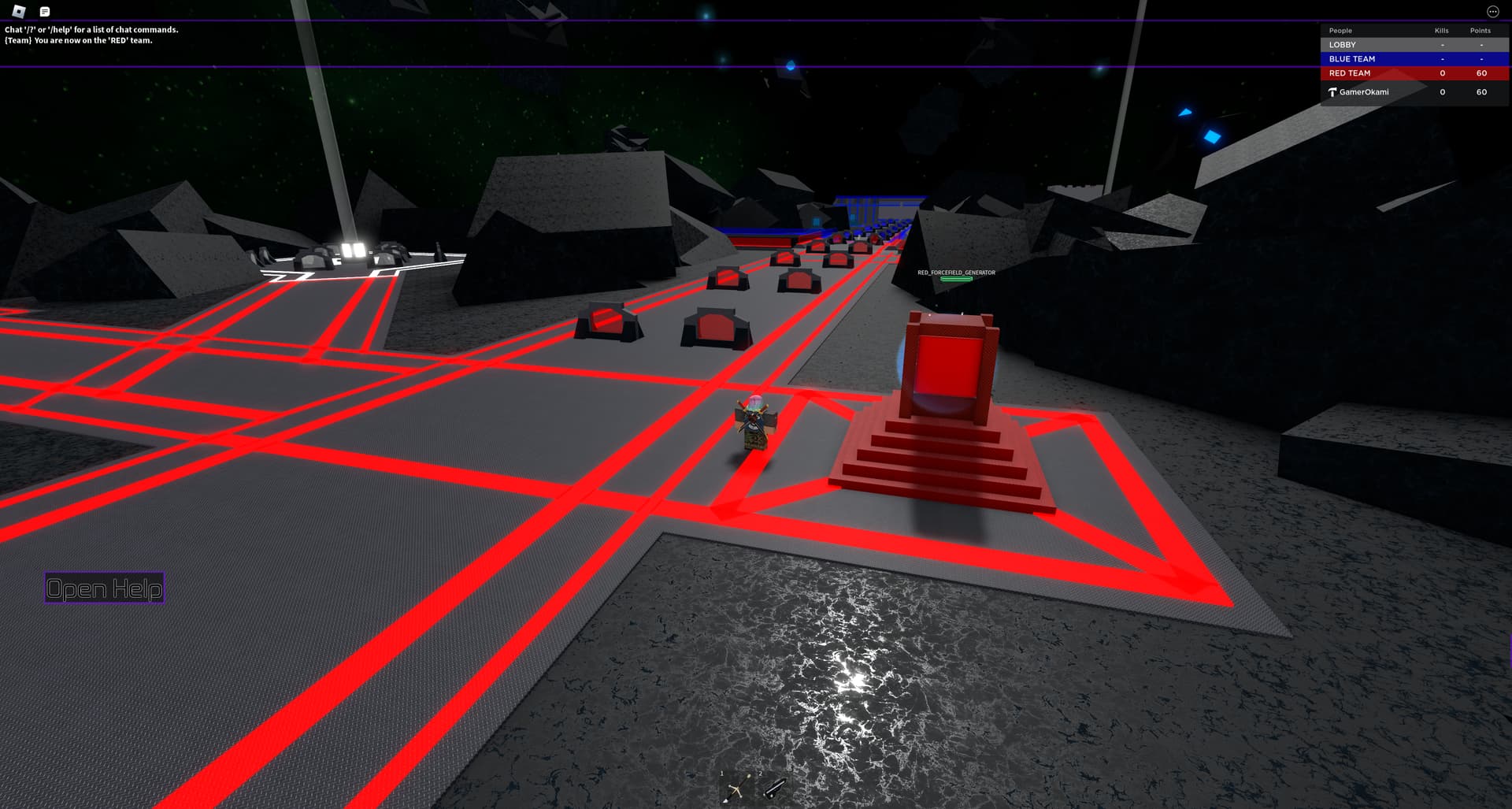
Task: Click the Kills column header
Action: (1441, 31)
